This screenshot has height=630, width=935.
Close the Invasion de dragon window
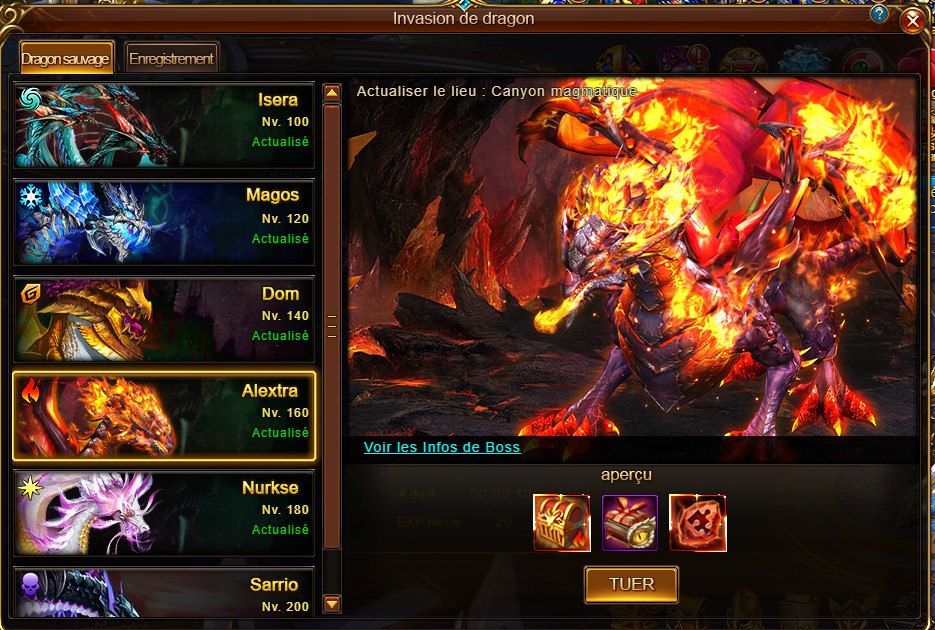(911, 21)
